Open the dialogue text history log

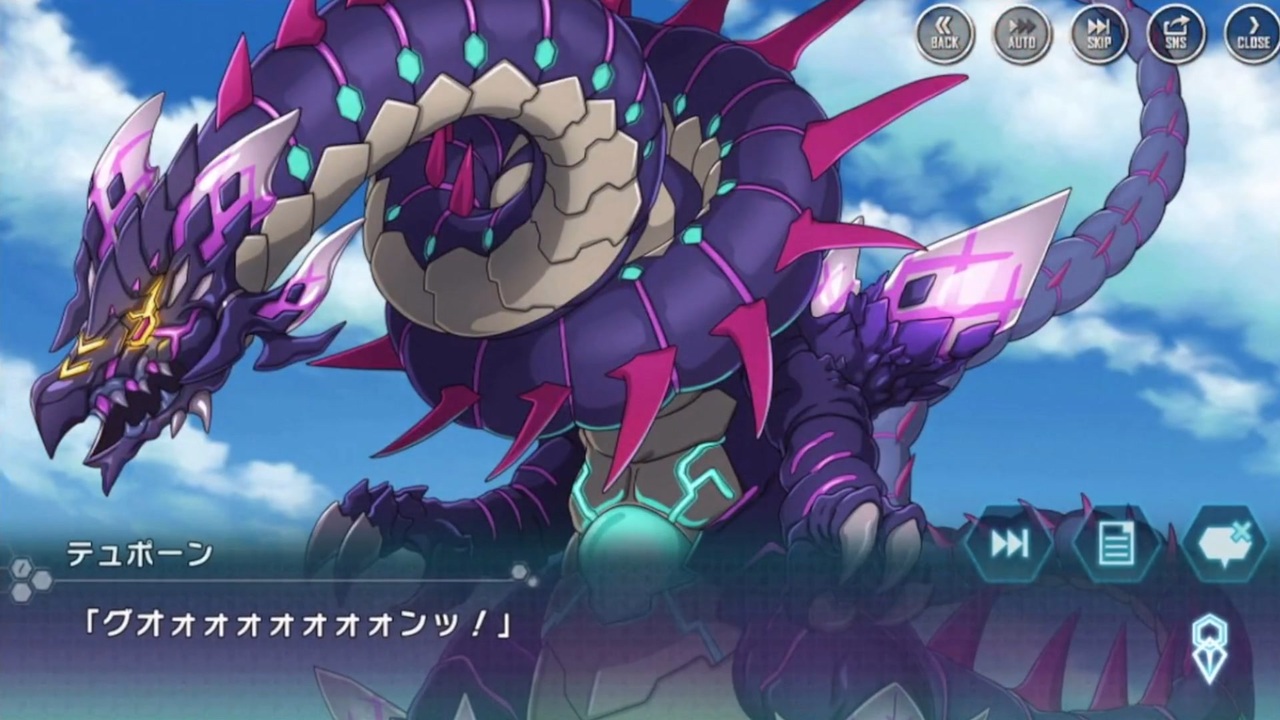[x=1117, y=543]
